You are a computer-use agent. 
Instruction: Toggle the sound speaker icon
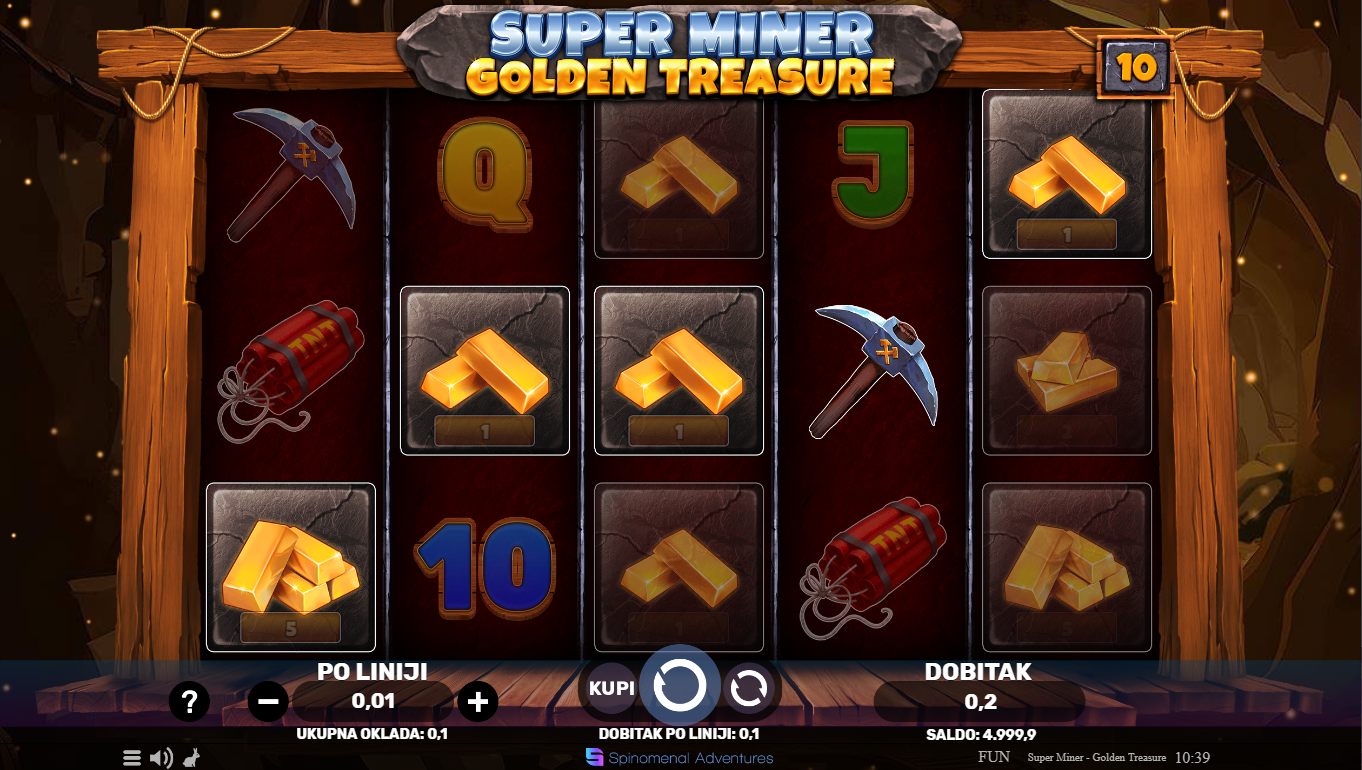(x=161, y=758)
